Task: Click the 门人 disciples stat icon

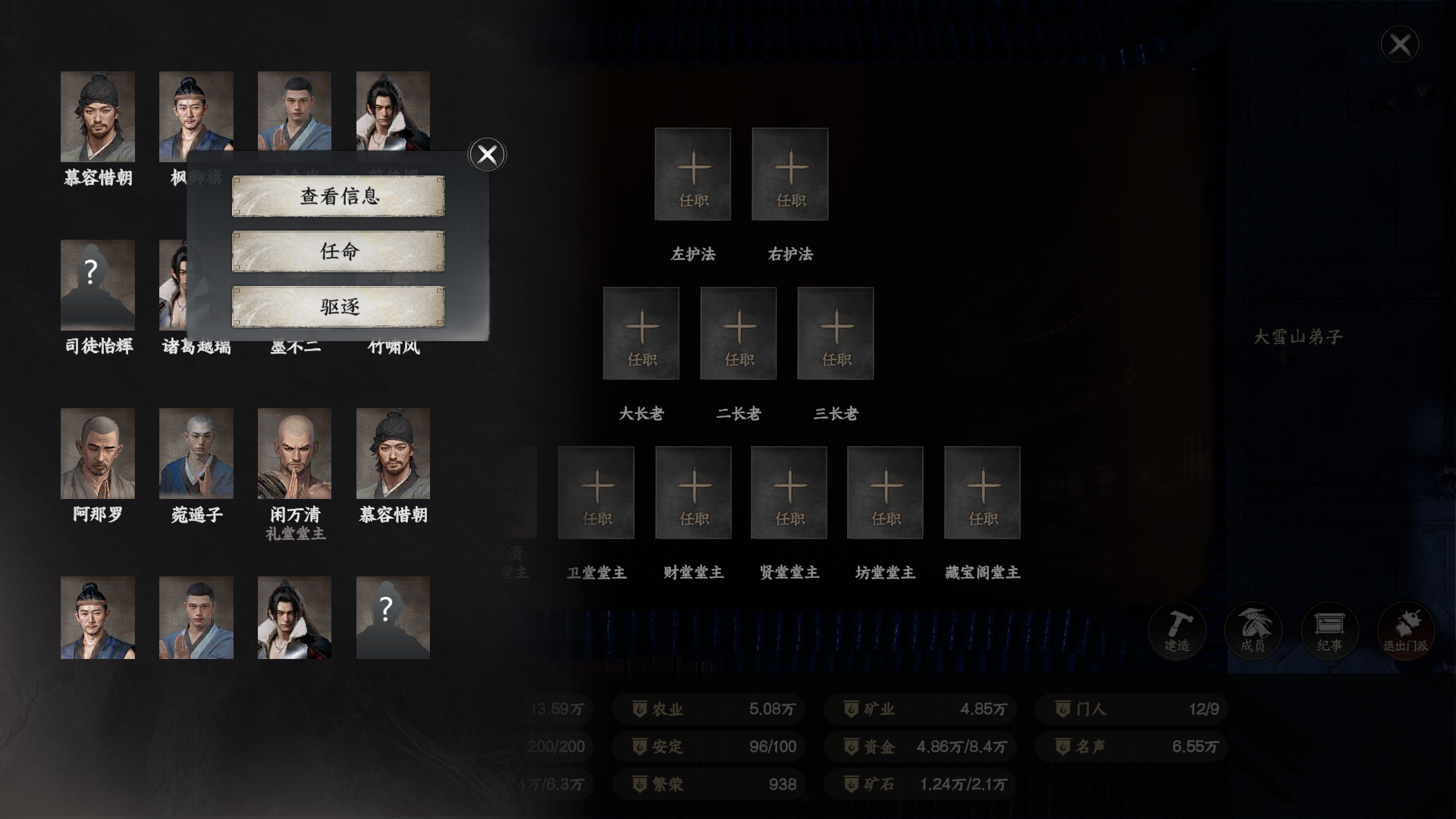Action: (1062, 709)
